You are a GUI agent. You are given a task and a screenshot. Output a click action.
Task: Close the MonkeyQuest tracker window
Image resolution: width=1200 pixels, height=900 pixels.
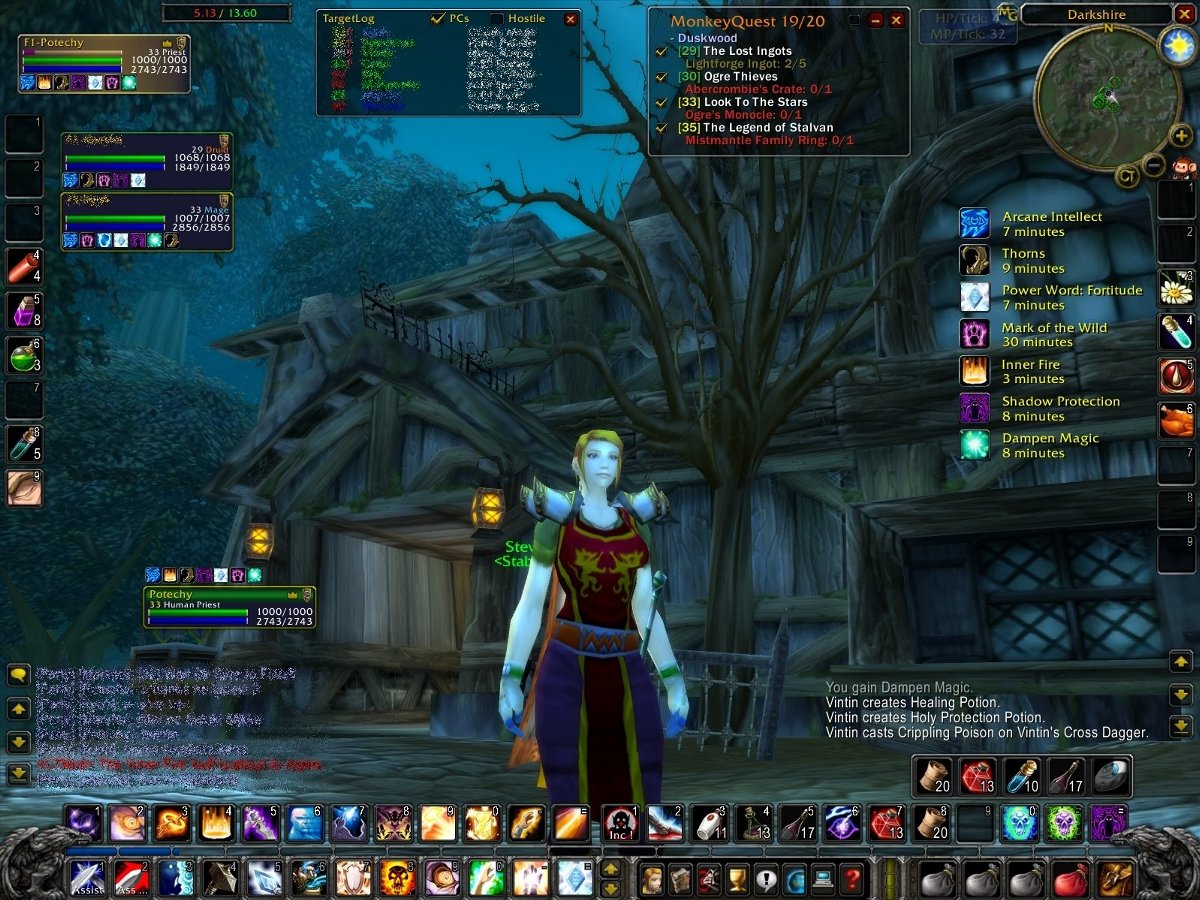coord(896,20)
